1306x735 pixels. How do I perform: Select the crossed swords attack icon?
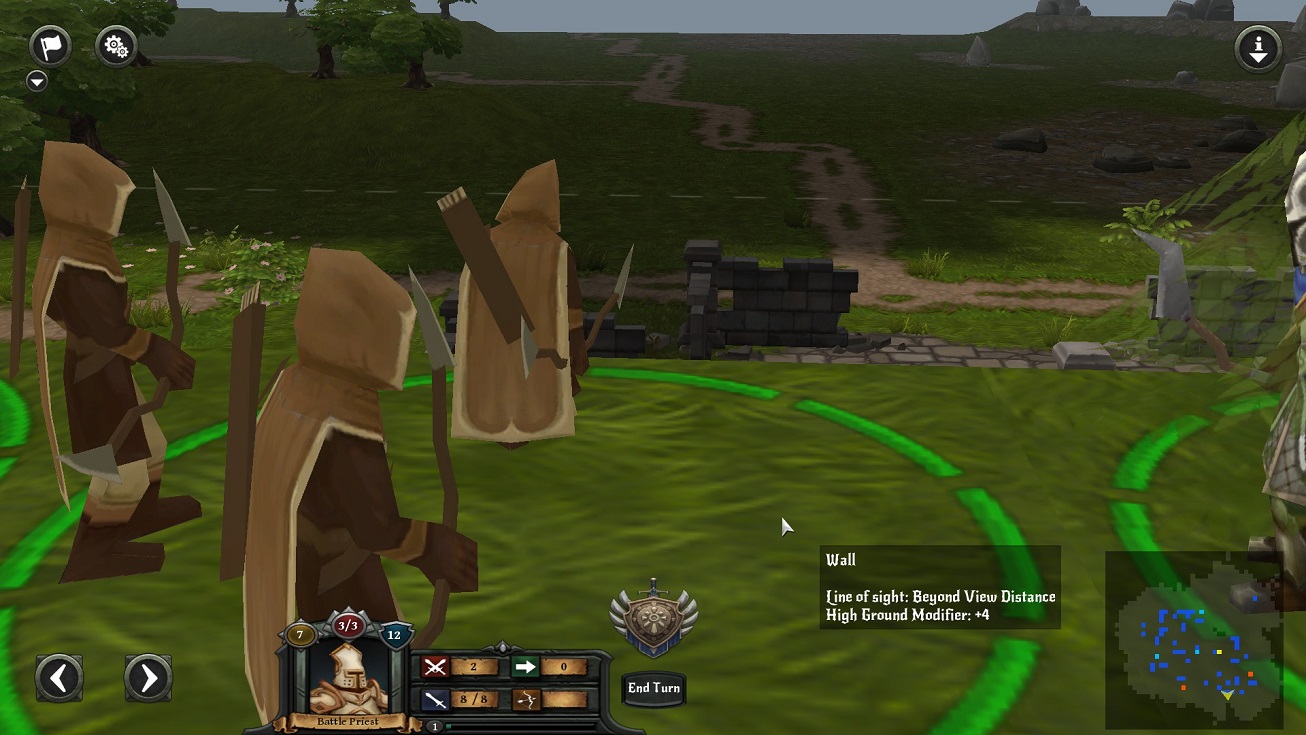(435, 667)
